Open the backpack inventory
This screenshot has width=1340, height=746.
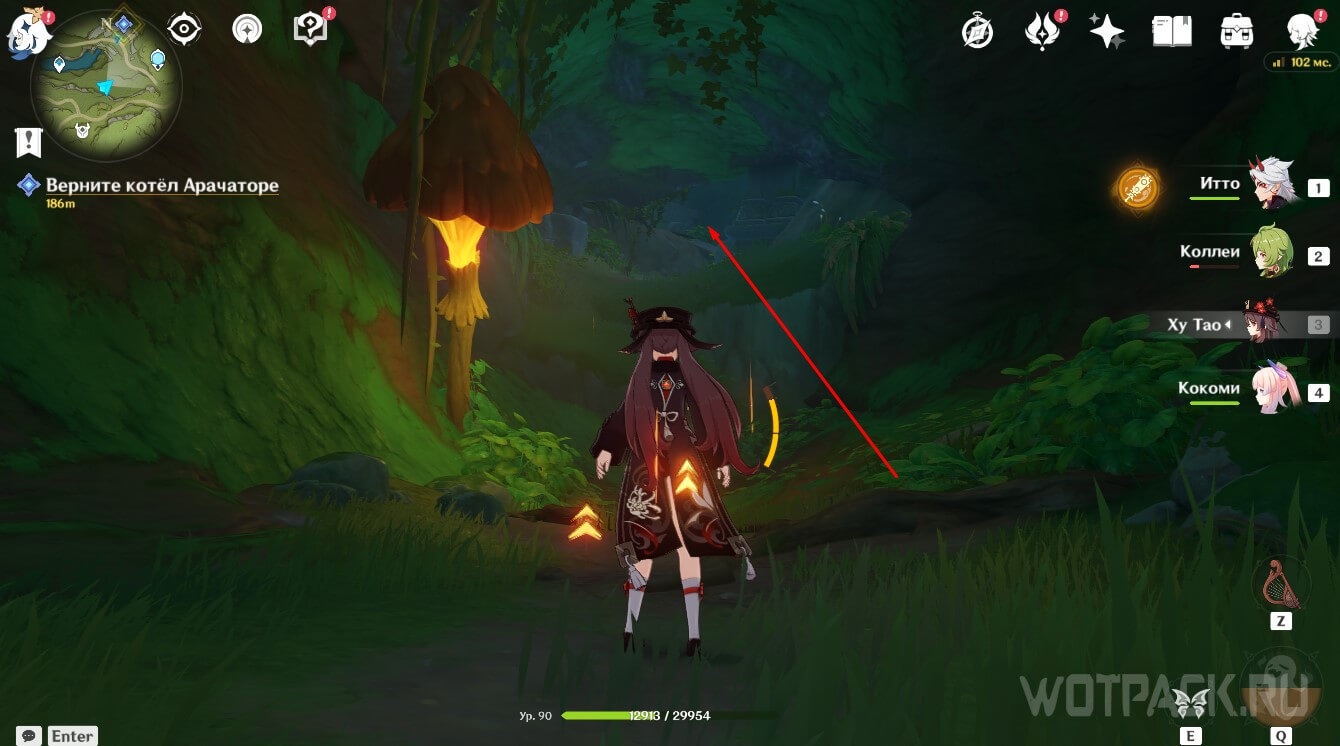1237,32
